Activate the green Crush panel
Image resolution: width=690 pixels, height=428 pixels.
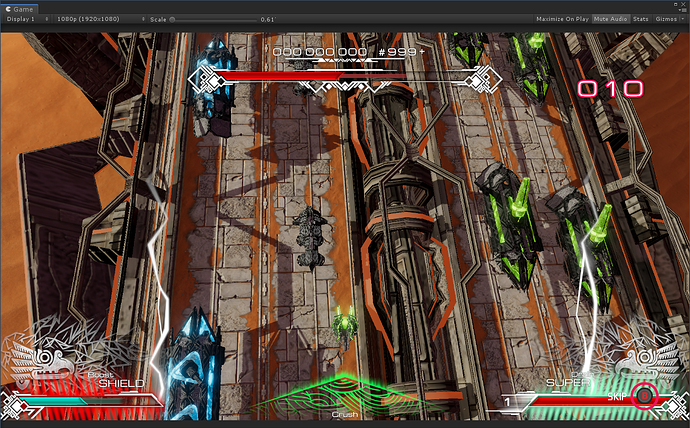[345, 398]
